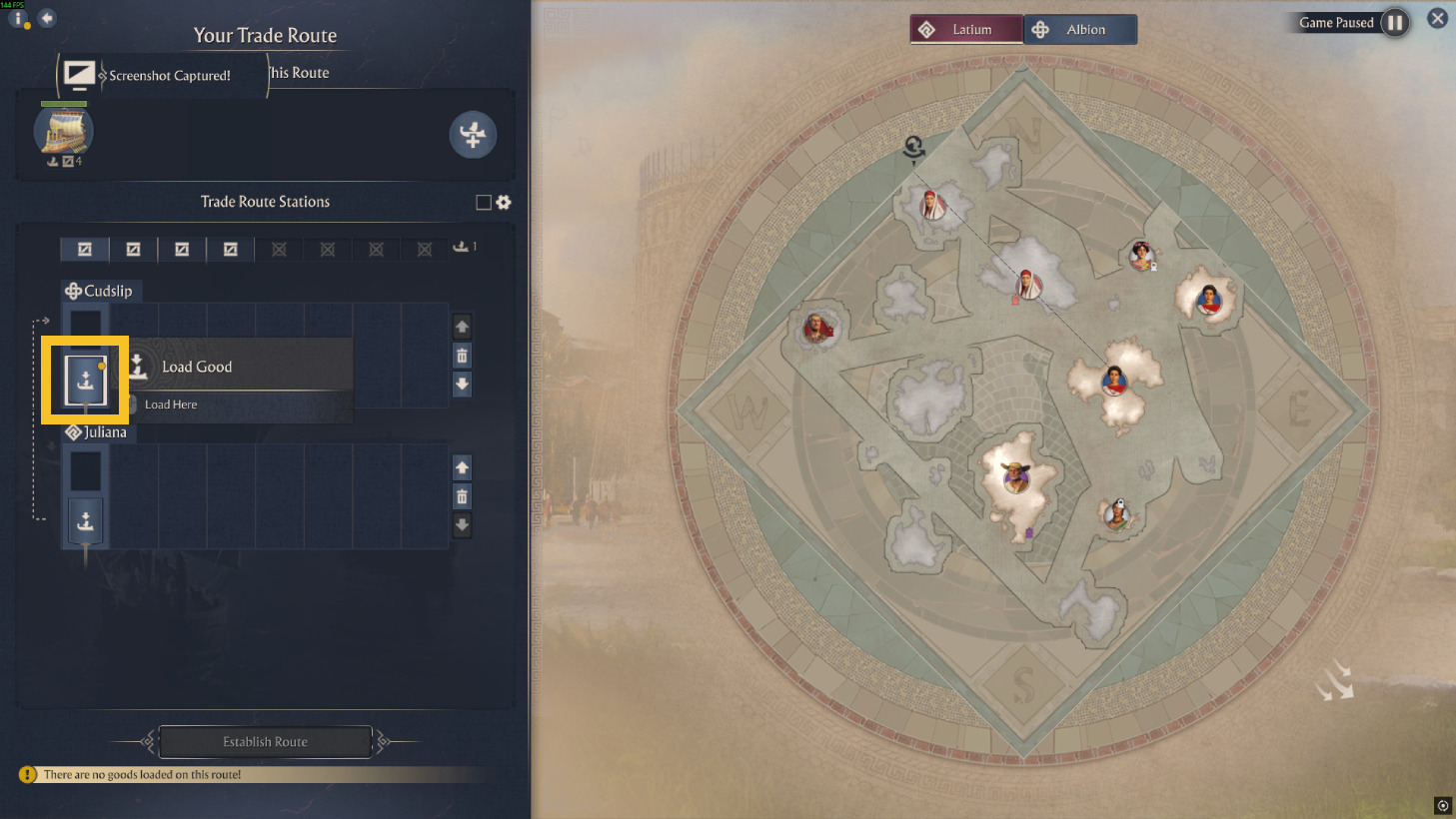Select the assigned ship portrait
The height and width of the screenshot is (819, 1456).
coord(64,131)
